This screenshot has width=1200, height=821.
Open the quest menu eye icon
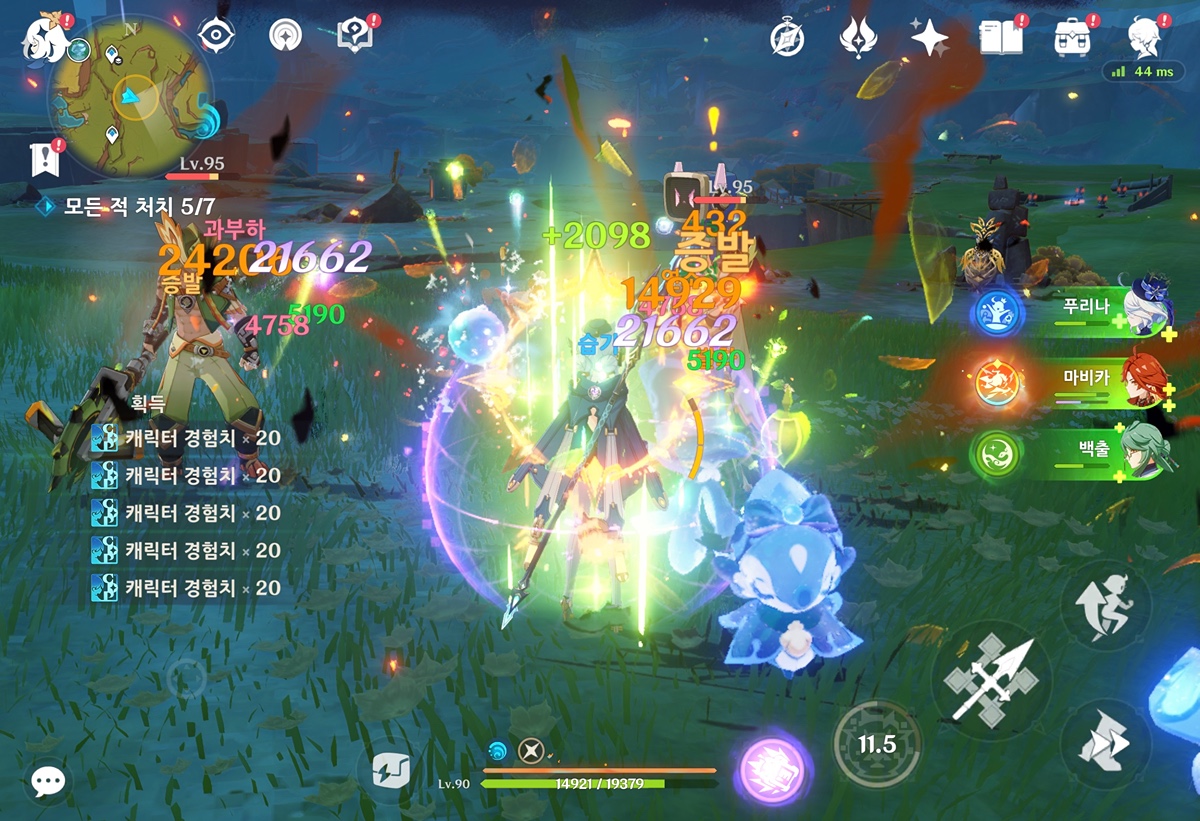pos(215,36)
